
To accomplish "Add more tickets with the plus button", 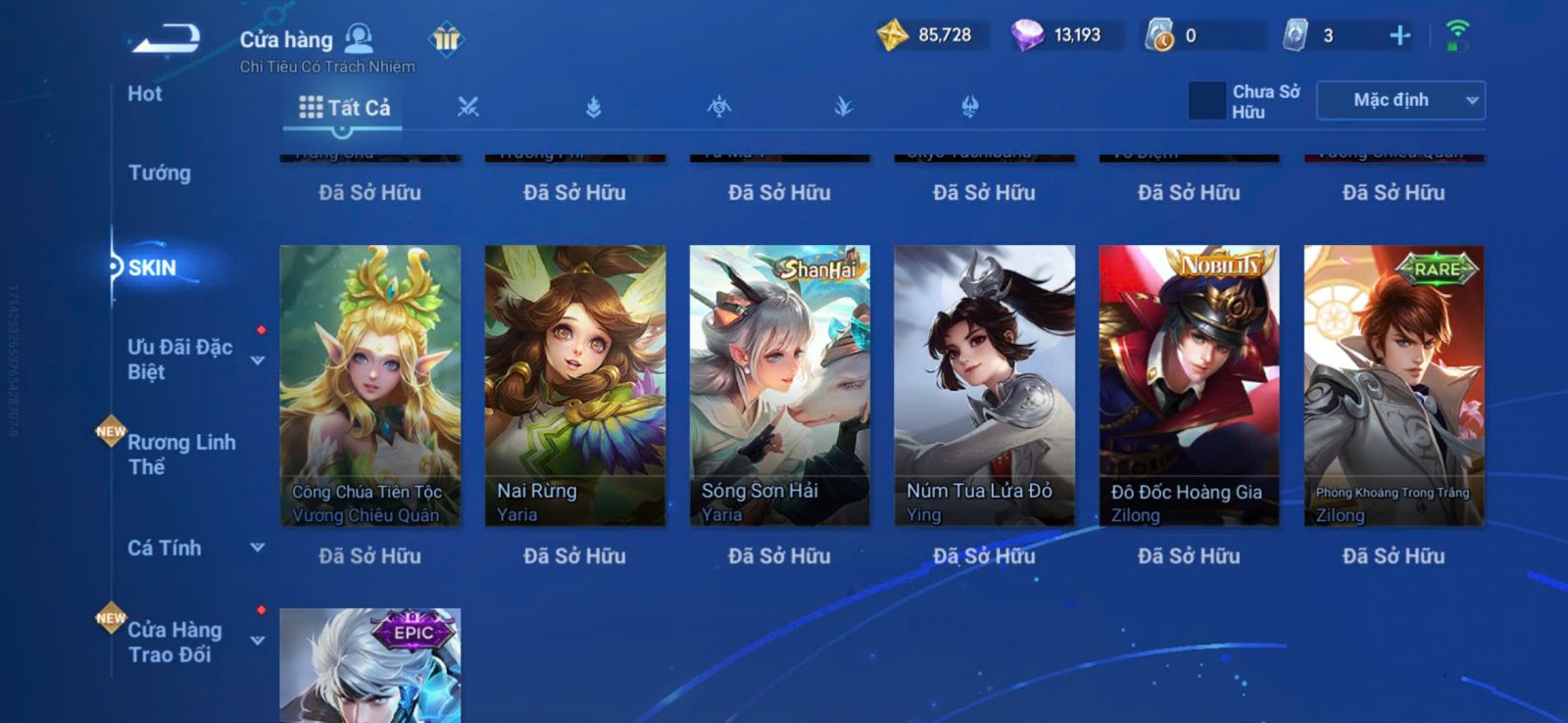I will tap(1399, 36).
